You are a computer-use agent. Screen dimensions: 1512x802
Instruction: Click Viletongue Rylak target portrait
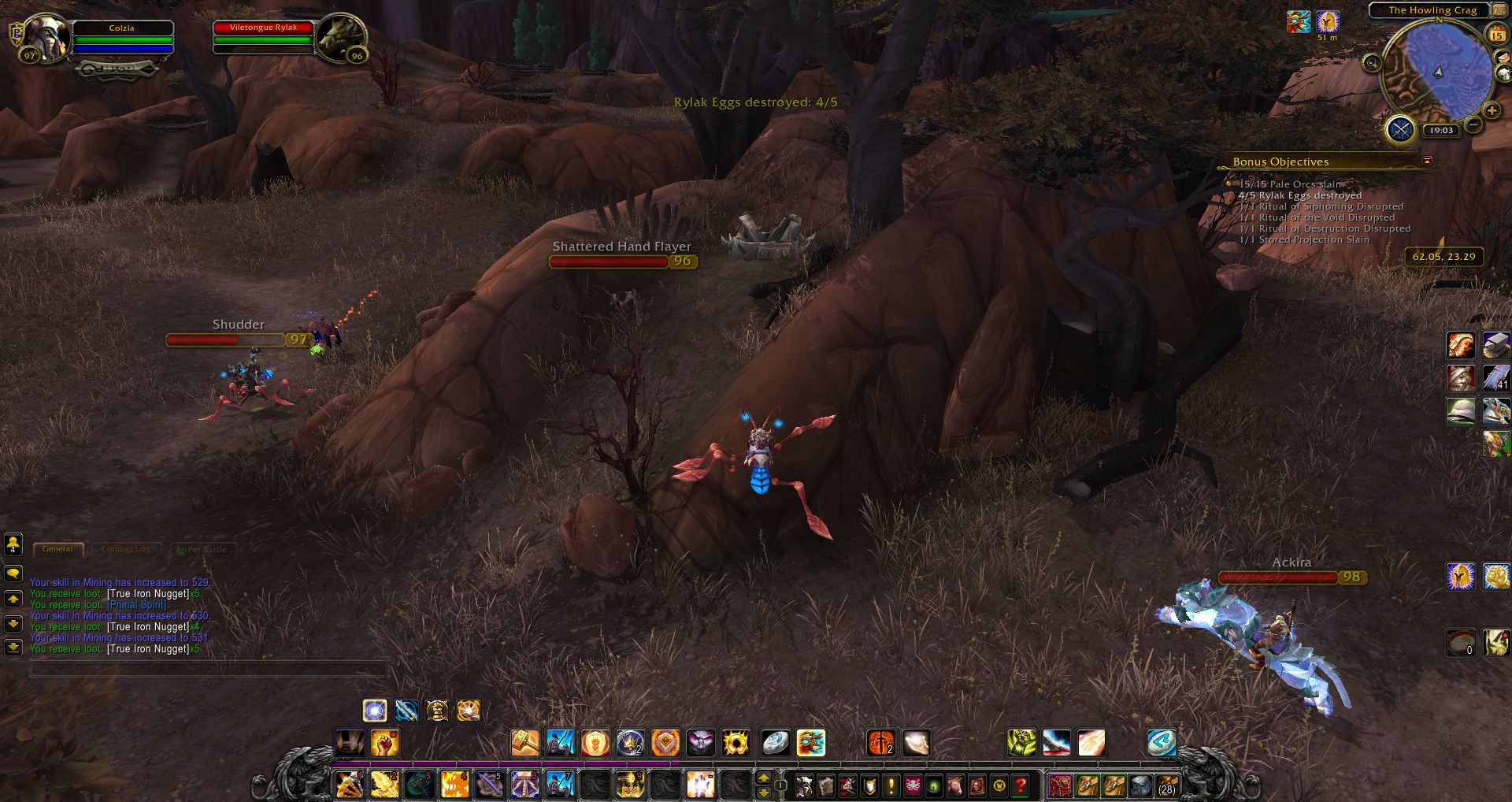pos(341,37)
